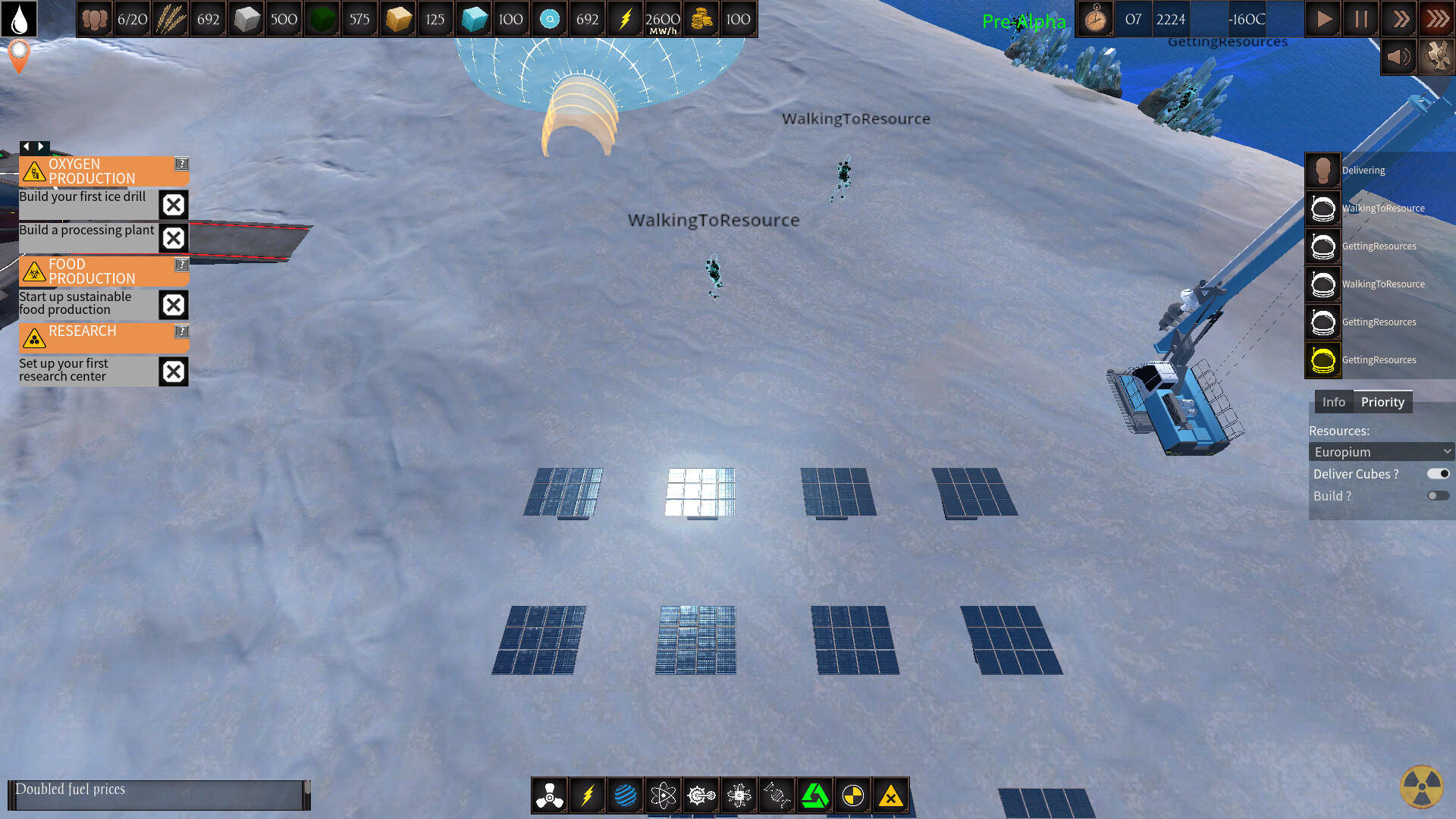The image size is (1456, 819).
Task: Open the electricity build menu icon
Action: point(588,795)
